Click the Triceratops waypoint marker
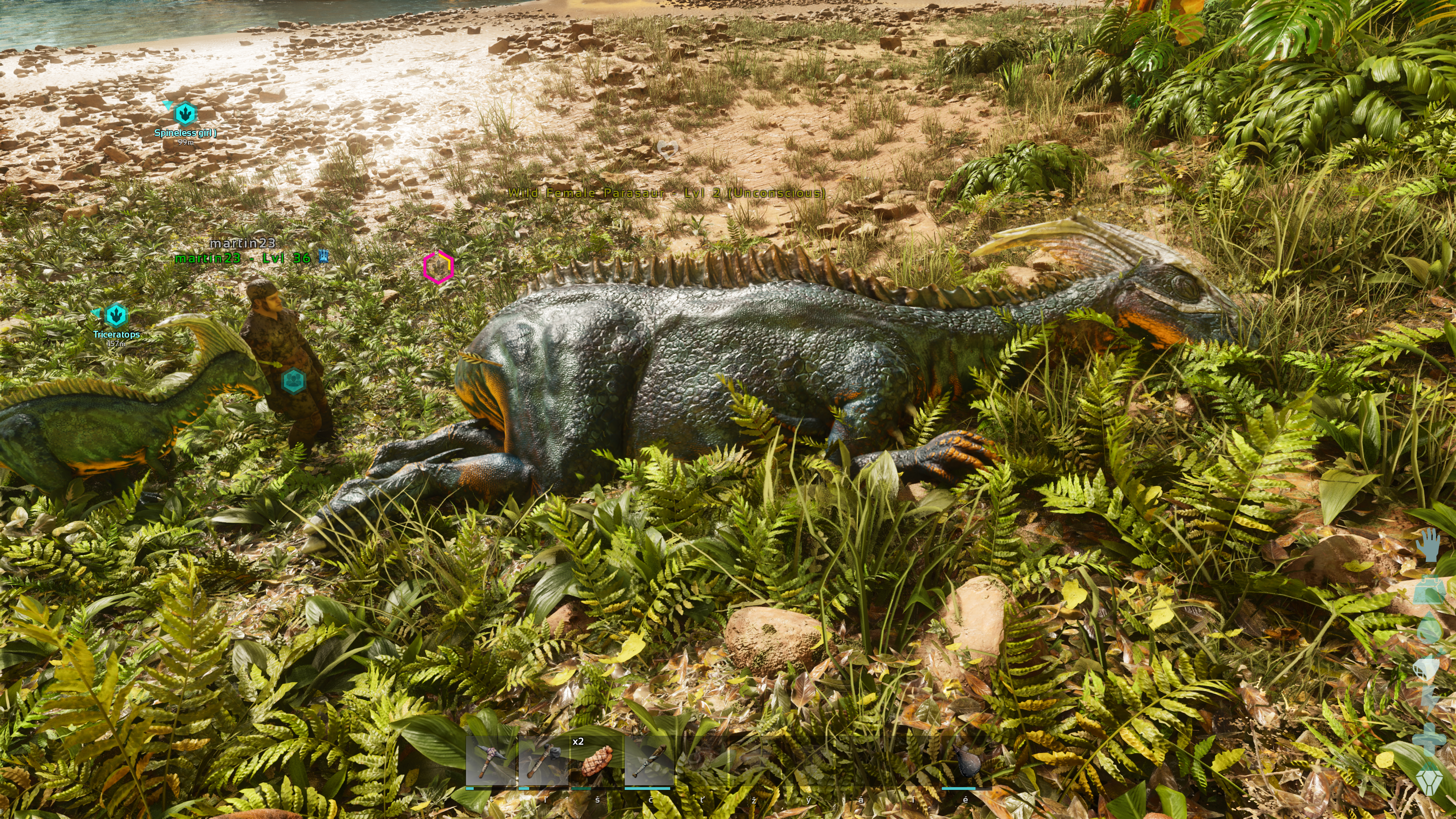 coord(116,315)
